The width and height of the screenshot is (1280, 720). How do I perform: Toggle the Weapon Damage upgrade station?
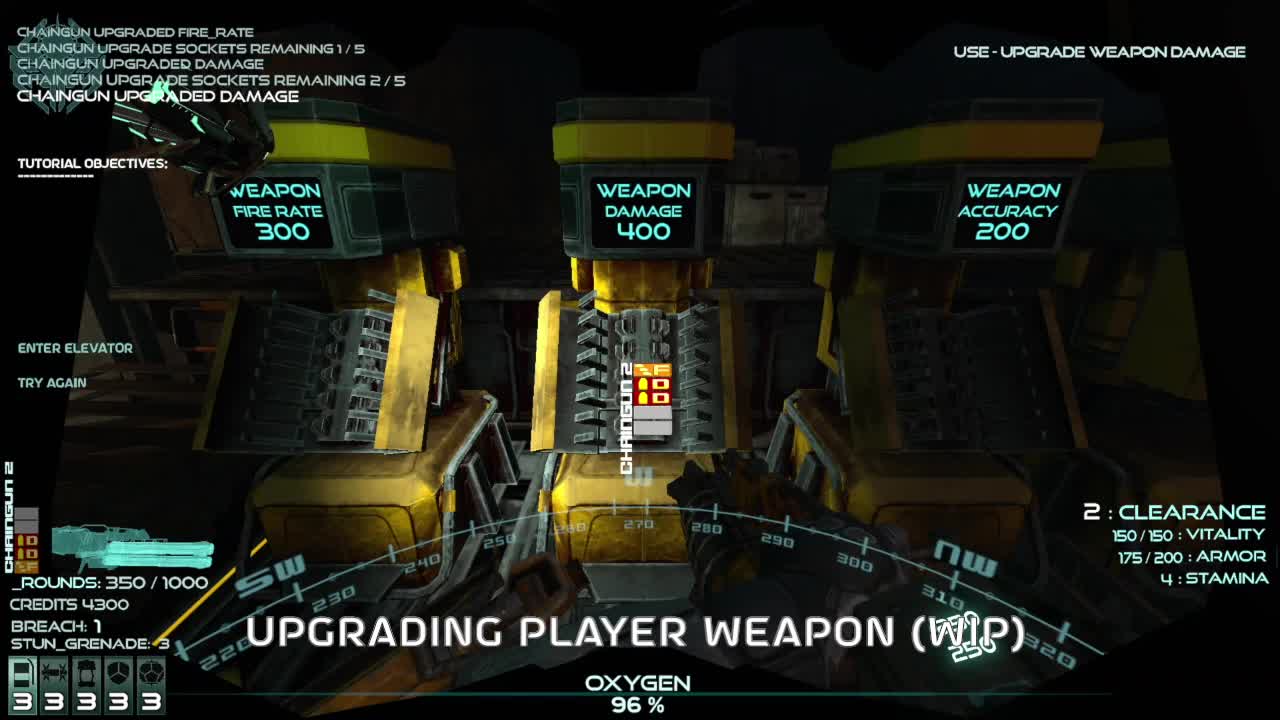tap(643, 210)
